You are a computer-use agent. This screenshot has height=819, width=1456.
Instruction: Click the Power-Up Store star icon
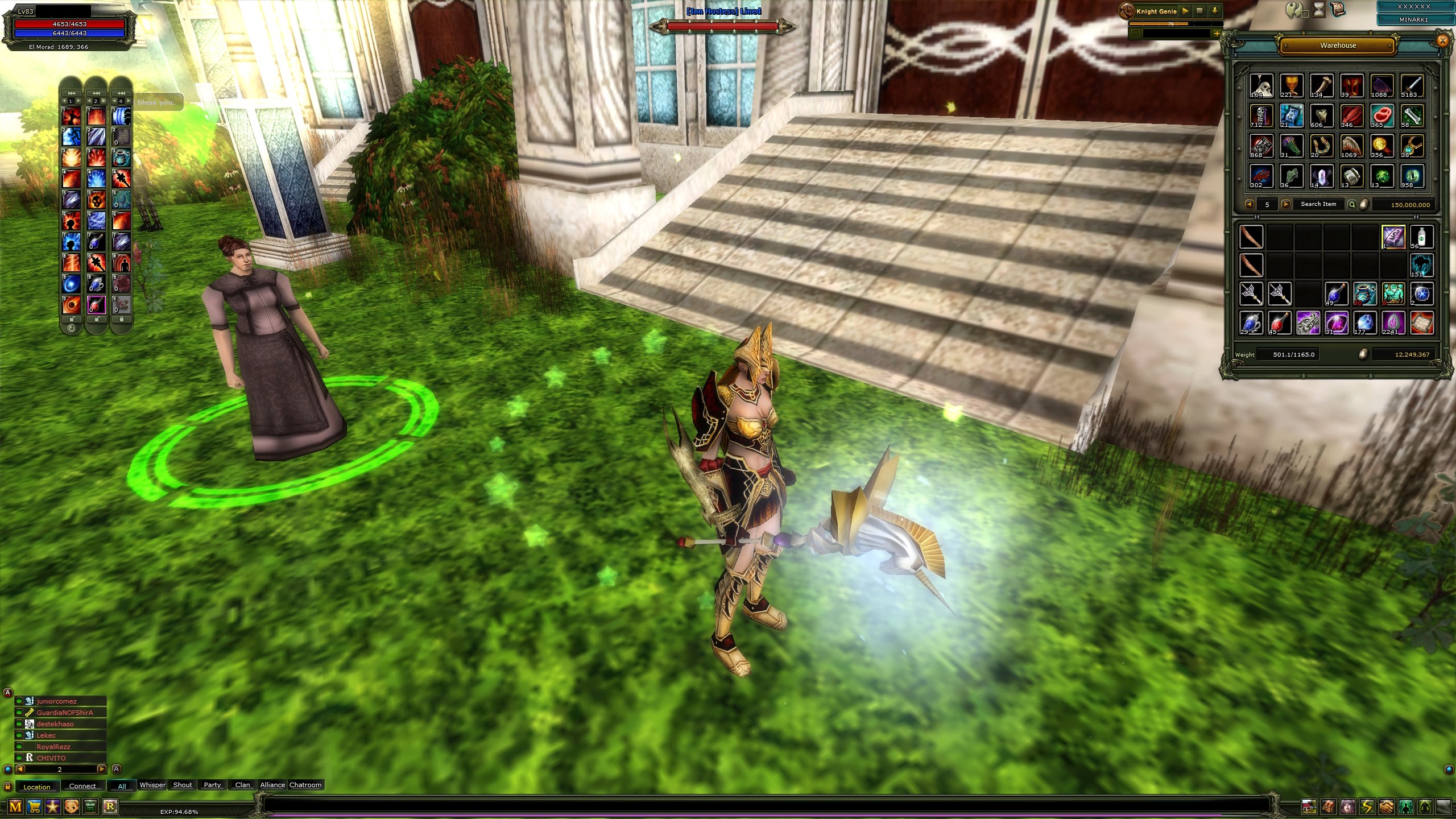[x=53, y=806]
